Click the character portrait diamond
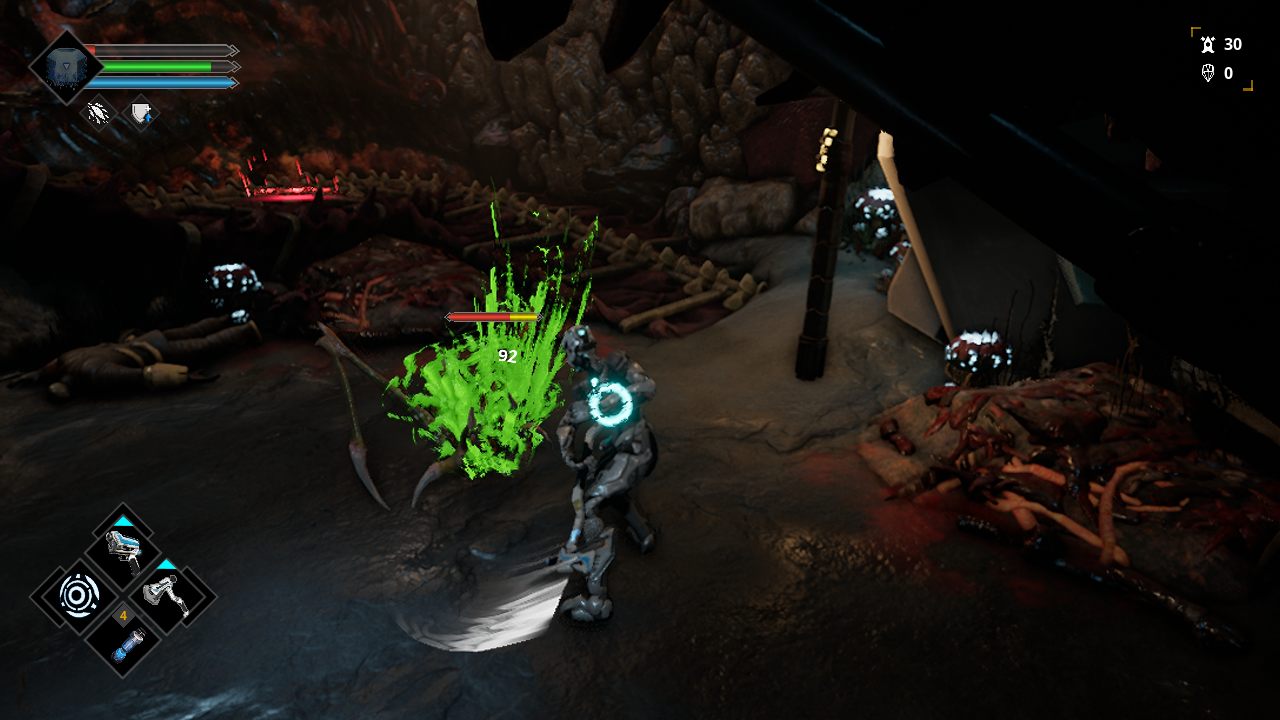 coord(65,67)
